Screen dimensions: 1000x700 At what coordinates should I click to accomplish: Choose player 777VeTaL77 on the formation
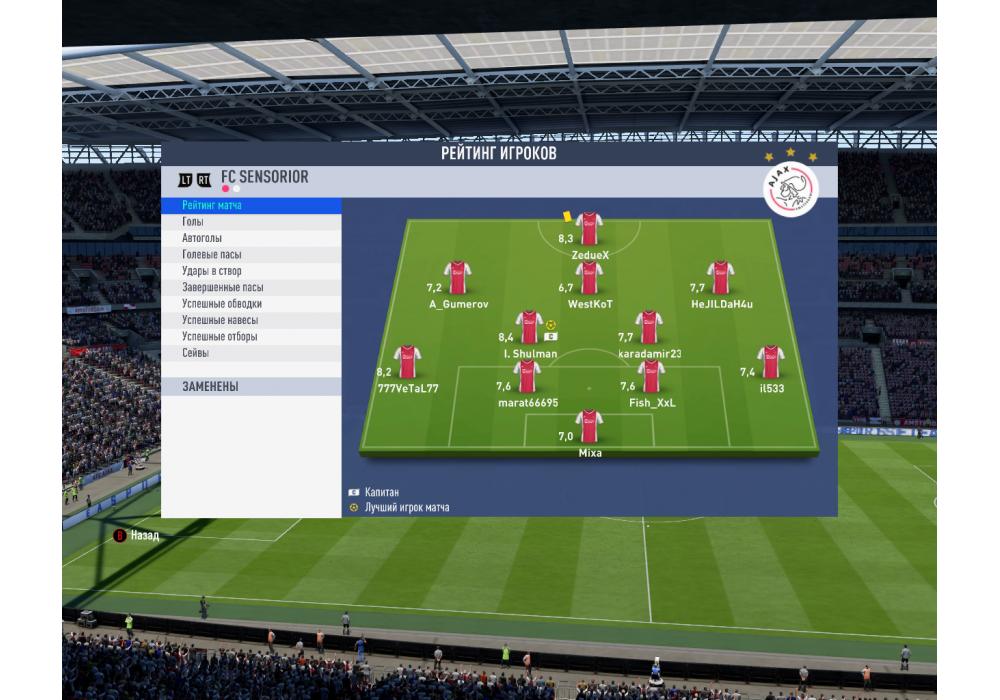pyautogui.click(x=406, y=362)
